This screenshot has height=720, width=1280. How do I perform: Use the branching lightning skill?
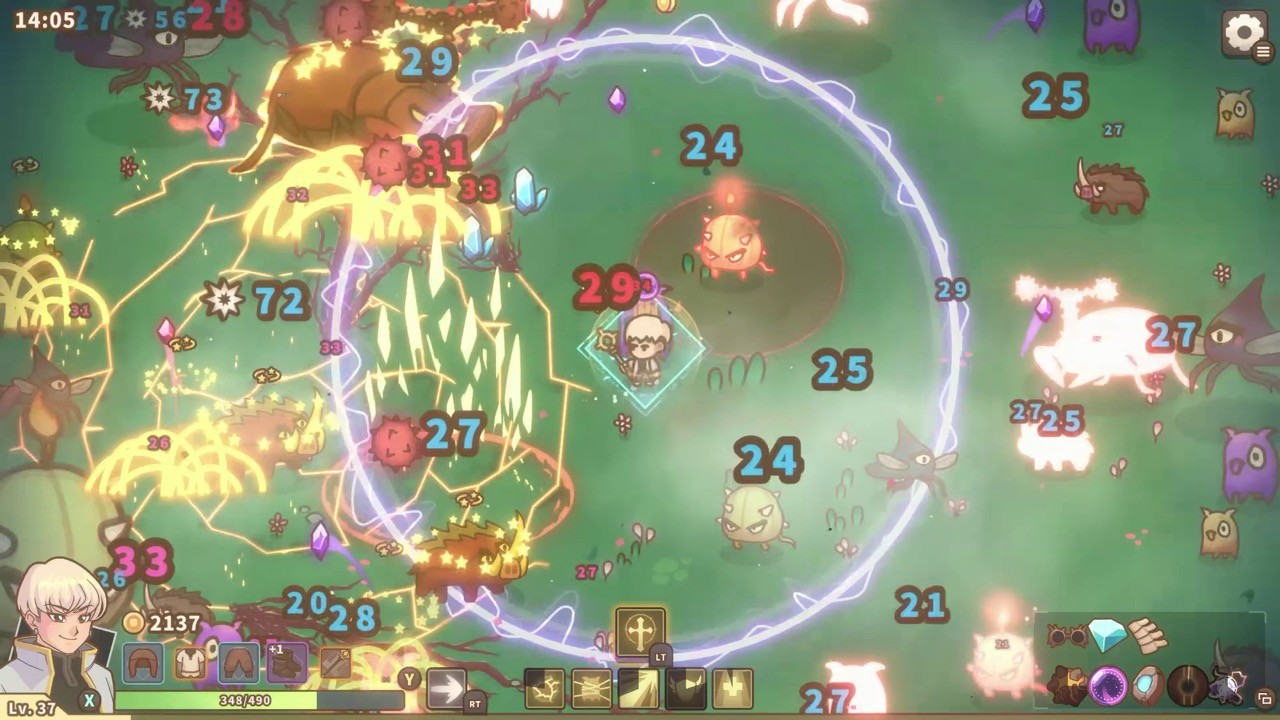pos(544,689)
